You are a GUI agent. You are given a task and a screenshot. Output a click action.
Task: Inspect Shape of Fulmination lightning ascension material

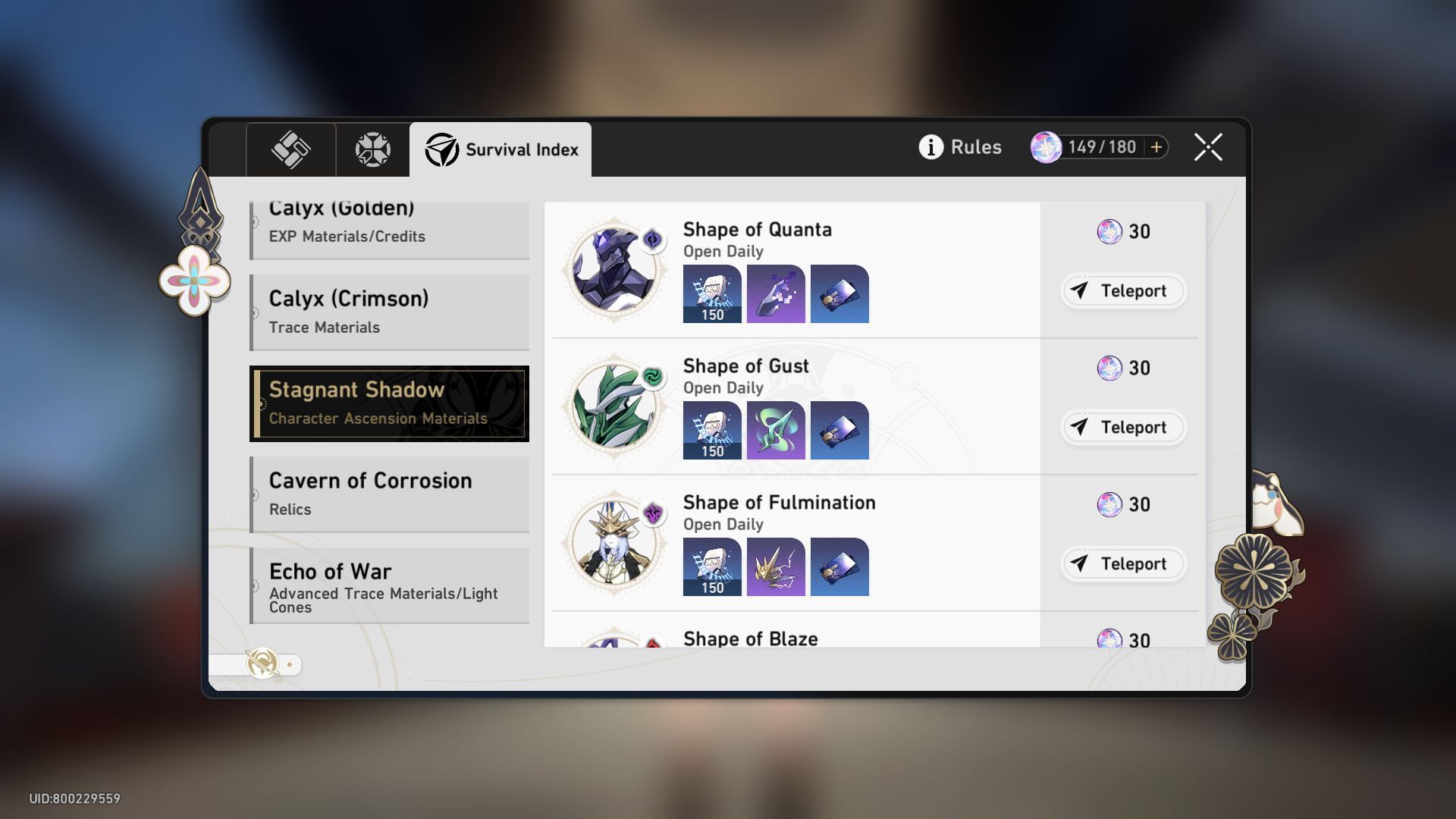tap(776, 566)
